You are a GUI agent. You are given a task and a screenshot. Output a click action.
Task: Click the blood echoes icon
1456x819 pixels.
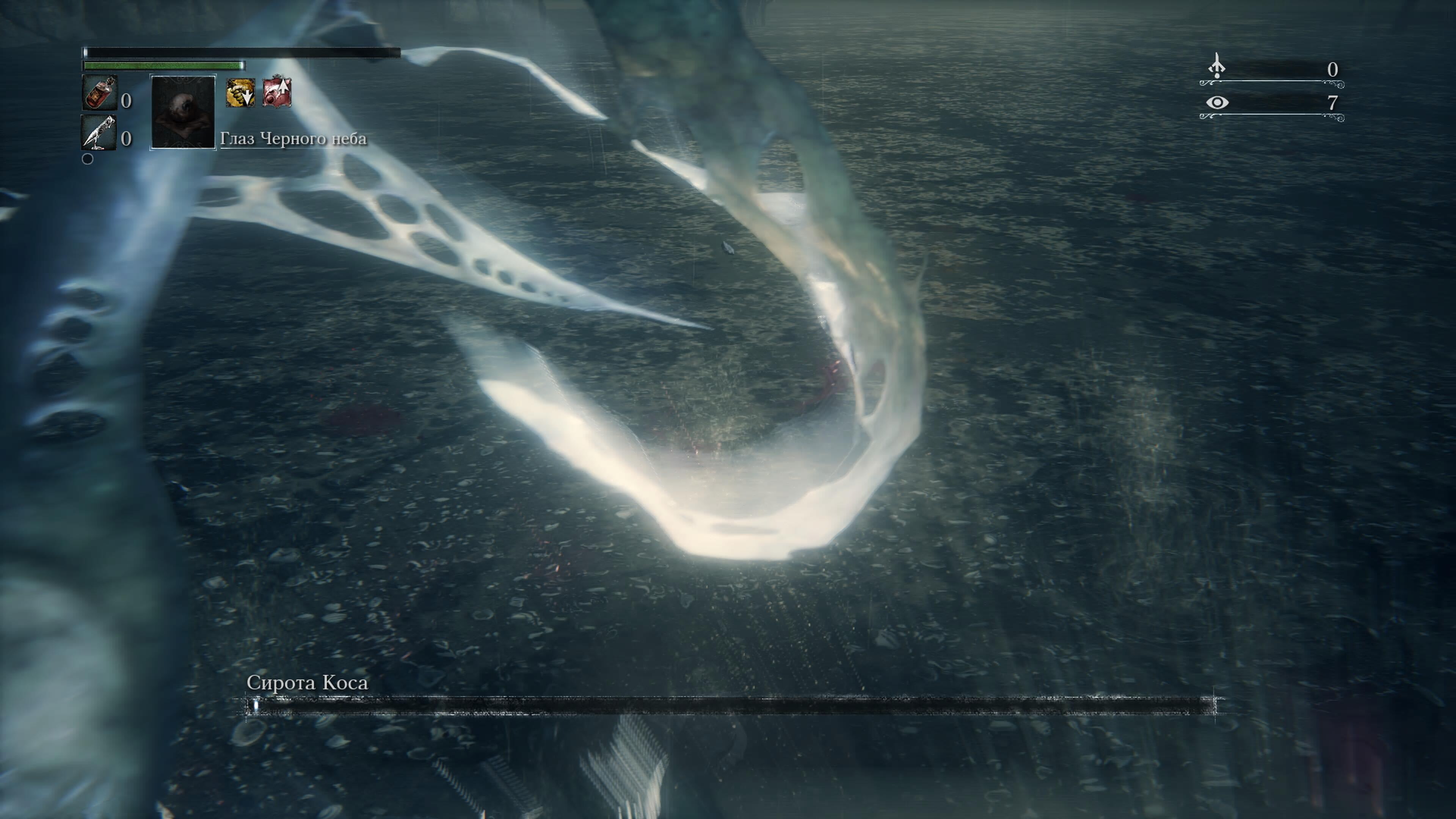click(x=1216, y=67)
